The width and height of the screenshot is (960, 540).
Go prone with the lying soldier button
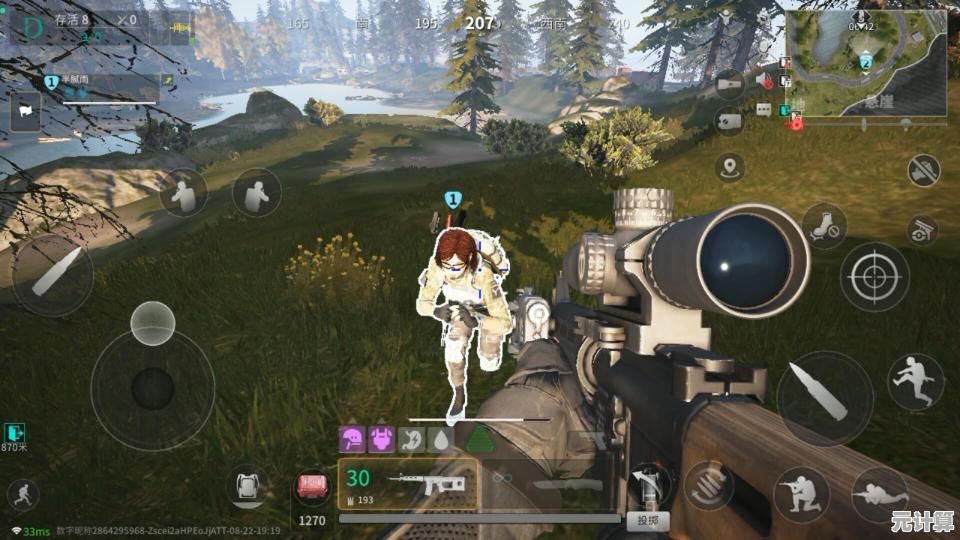(880, 494)
